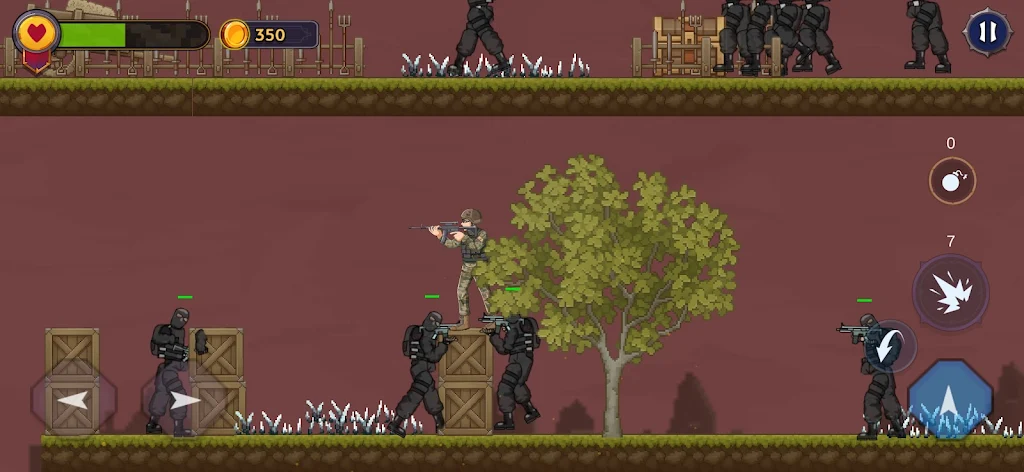Tap the curved down-arrow action button
The image size is (1024, 472).
[889, 347]
